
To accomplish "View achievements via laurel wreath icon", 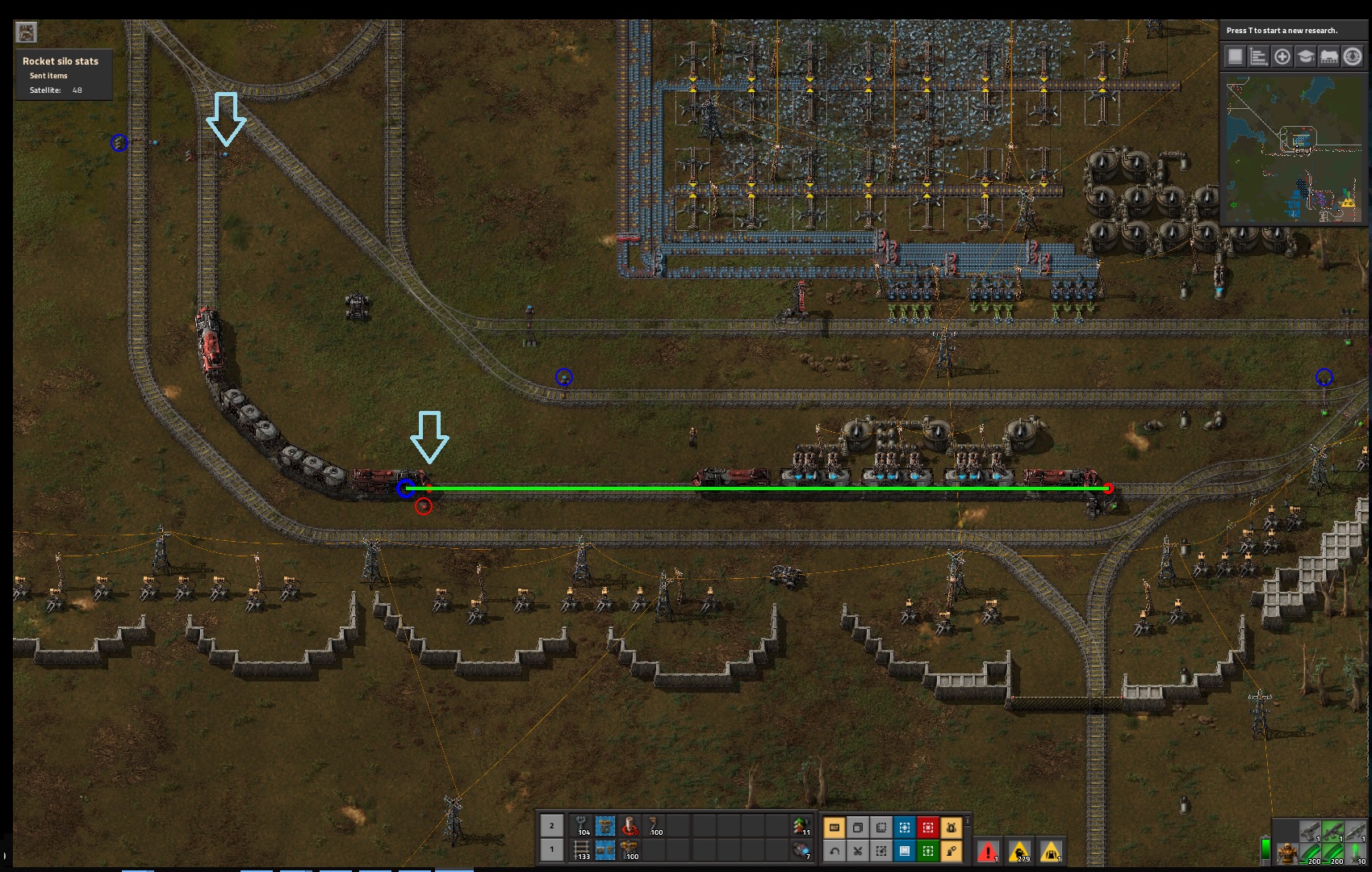I will pyautogui.click(x=1353, y=57).
